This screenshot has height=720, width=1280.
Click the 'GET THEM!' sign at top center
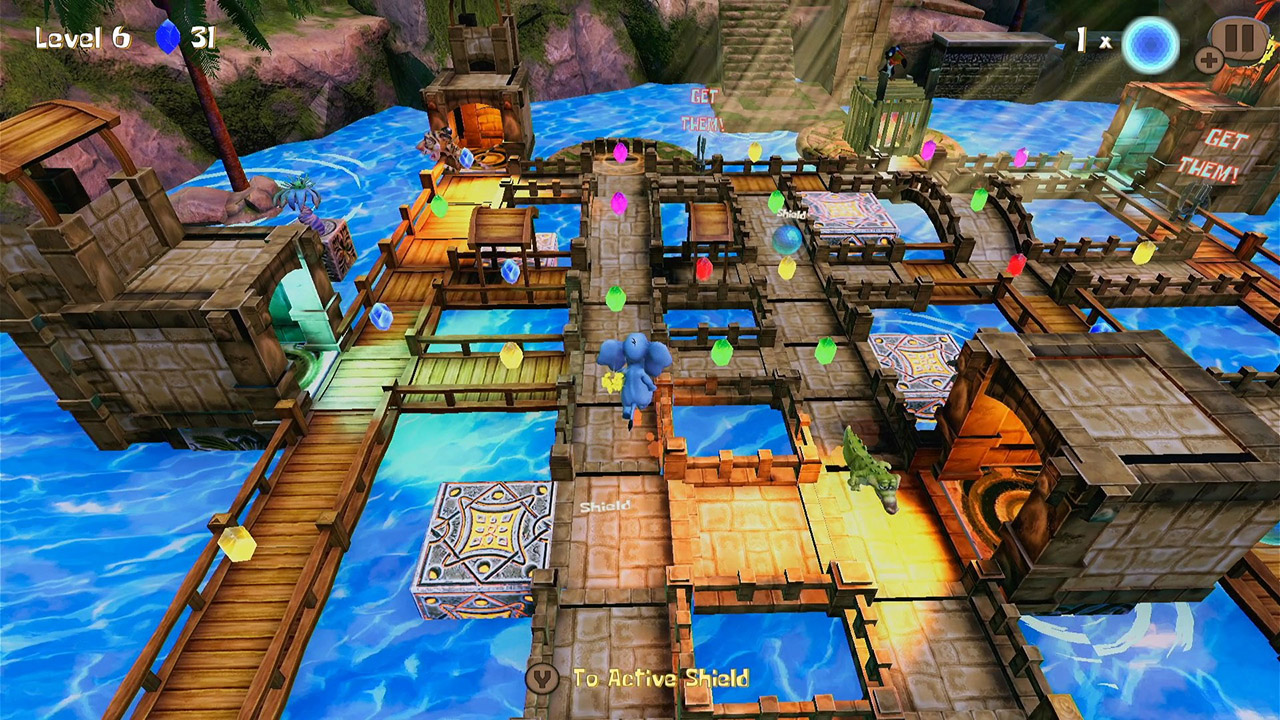(701, 106)
